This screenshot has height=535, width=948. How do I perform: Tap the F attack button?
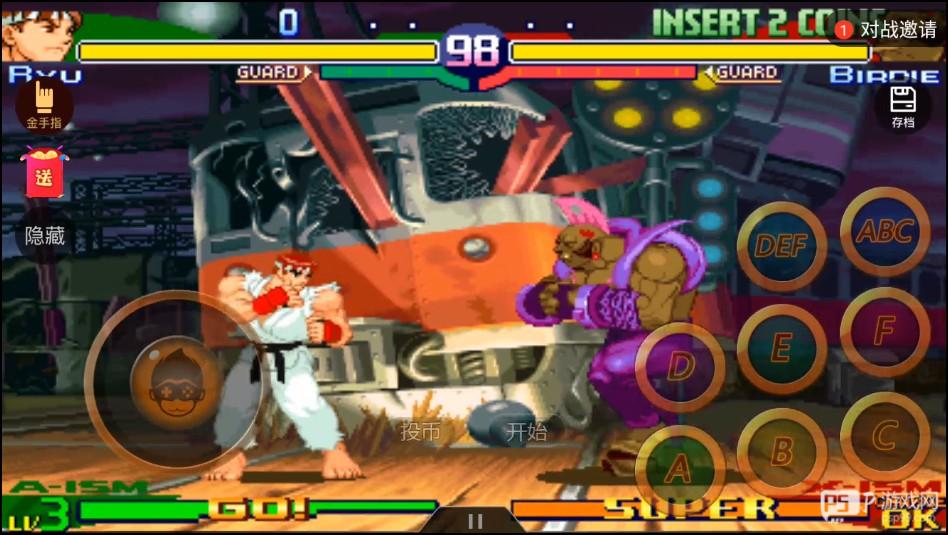(884, 332)
